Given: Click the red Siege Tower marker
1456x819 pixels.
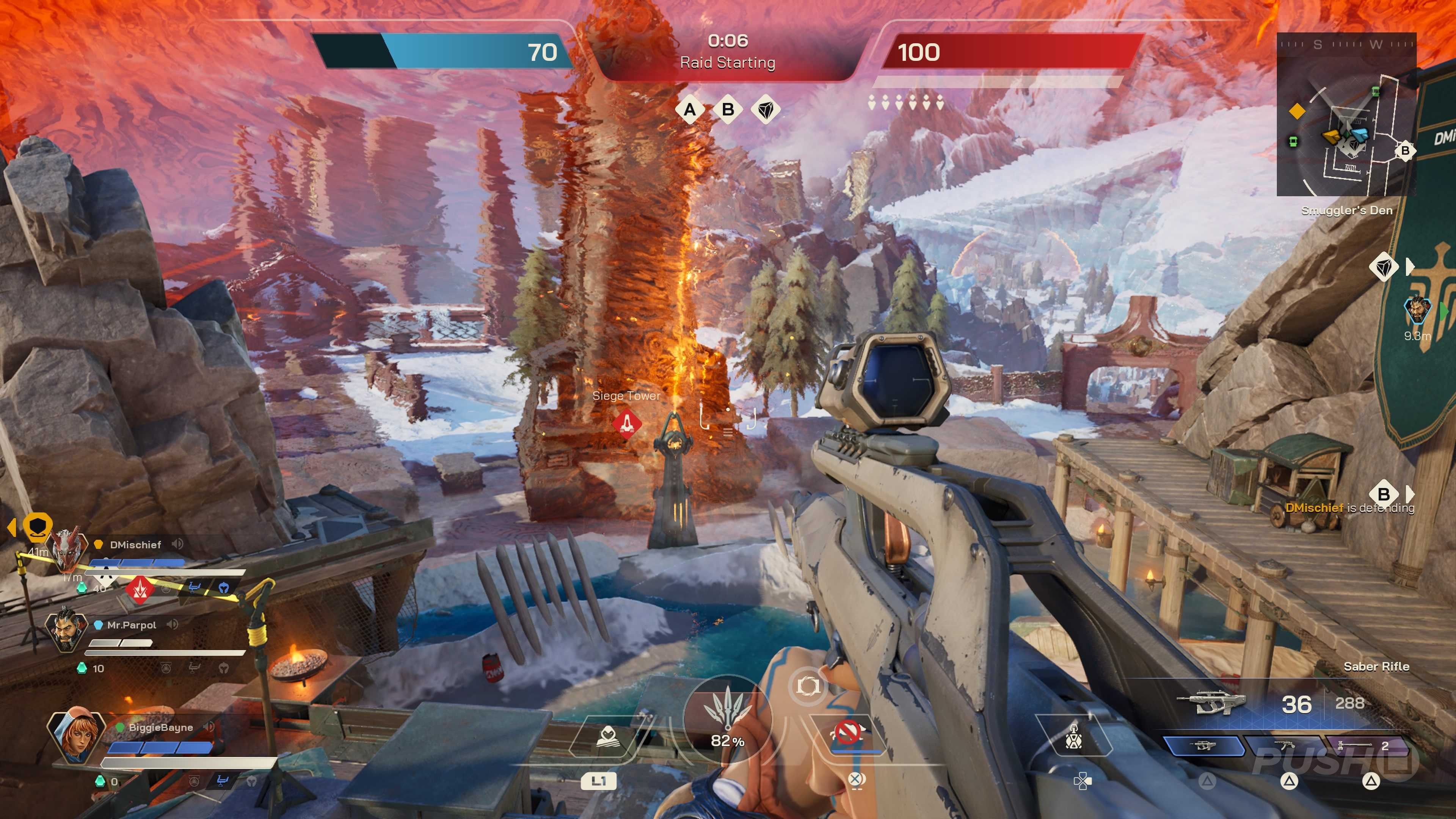Looking at the screenshot, I should pos(627,423).
